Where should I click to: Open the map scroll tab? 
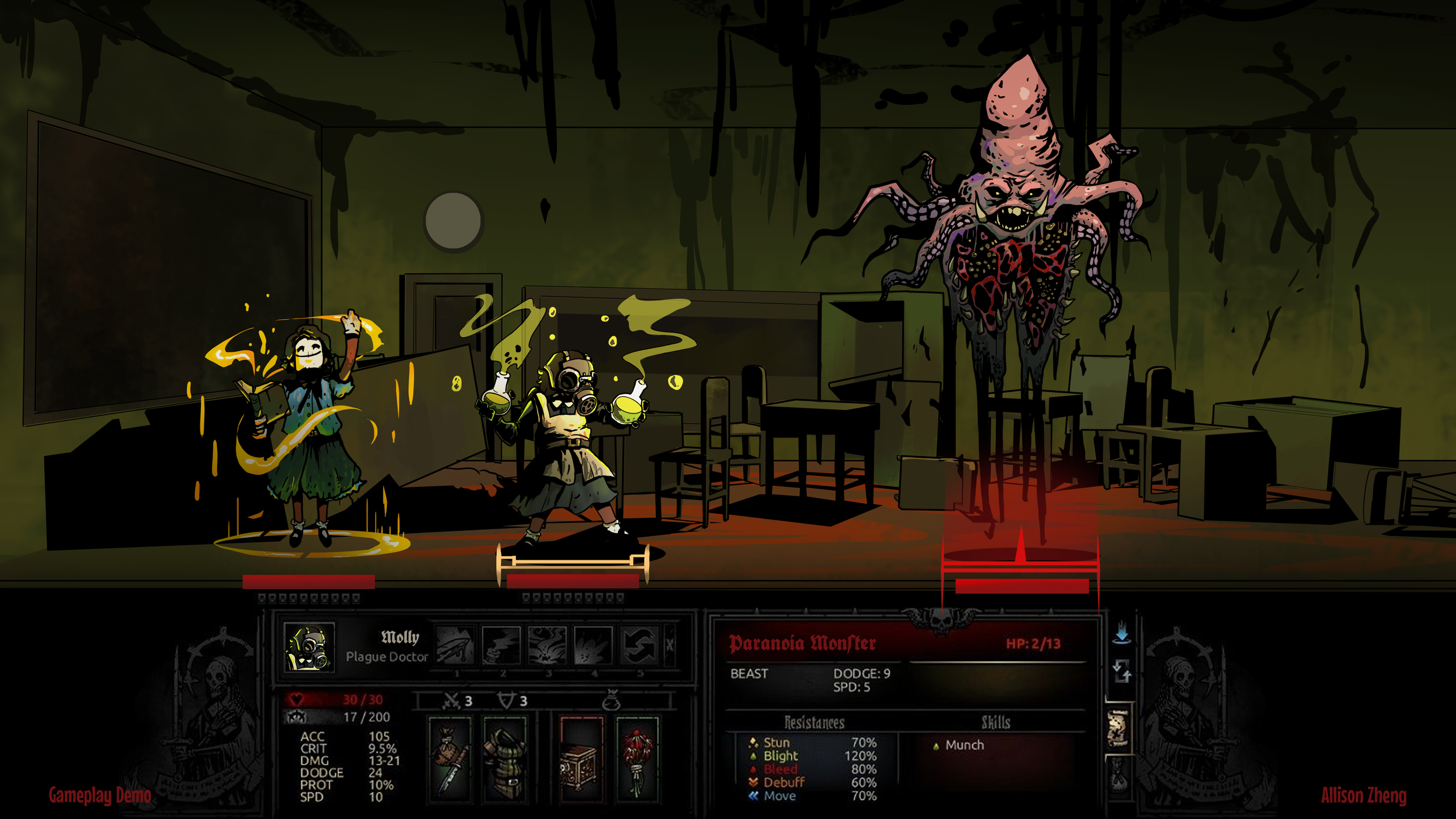tap(1118, 728)
